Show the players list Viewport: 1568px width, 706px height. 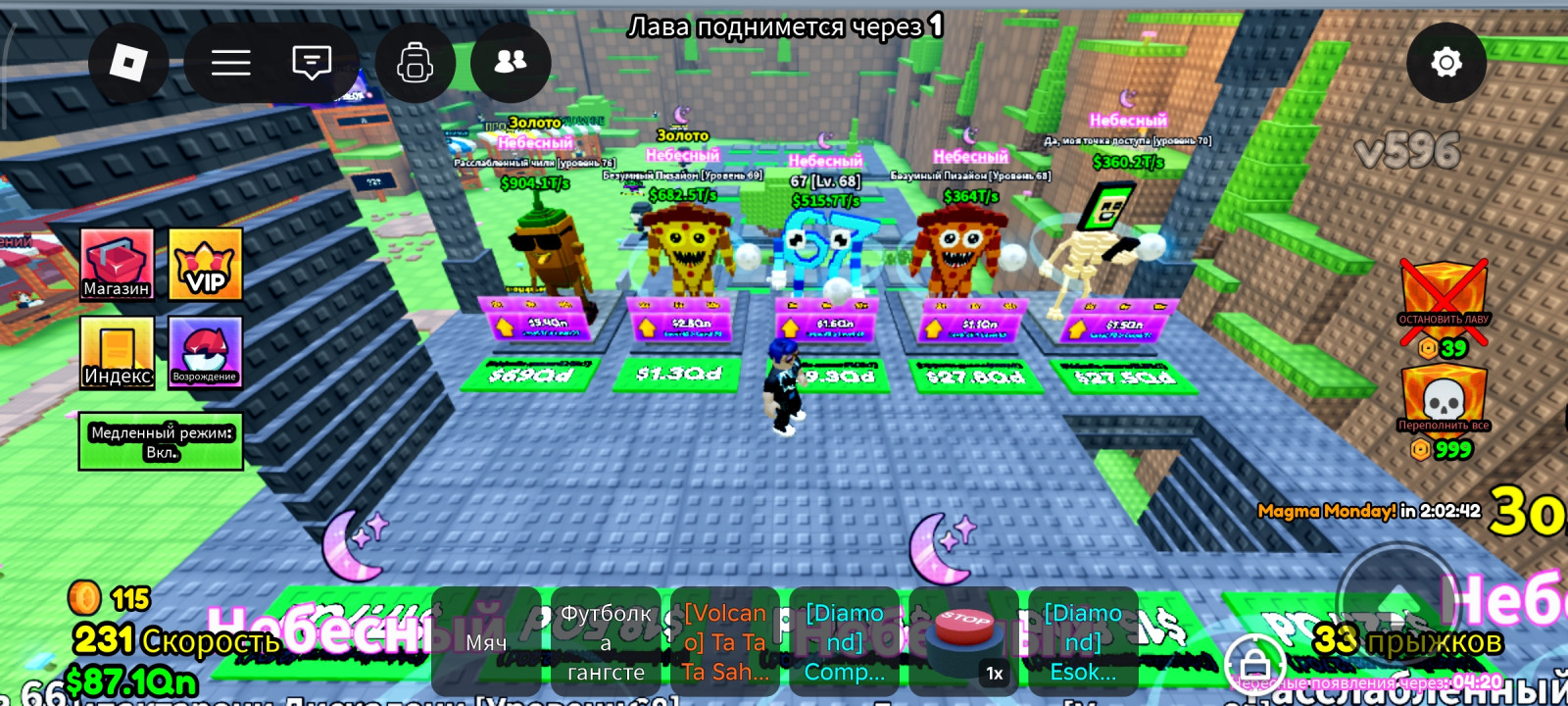(x=511, y=63)
